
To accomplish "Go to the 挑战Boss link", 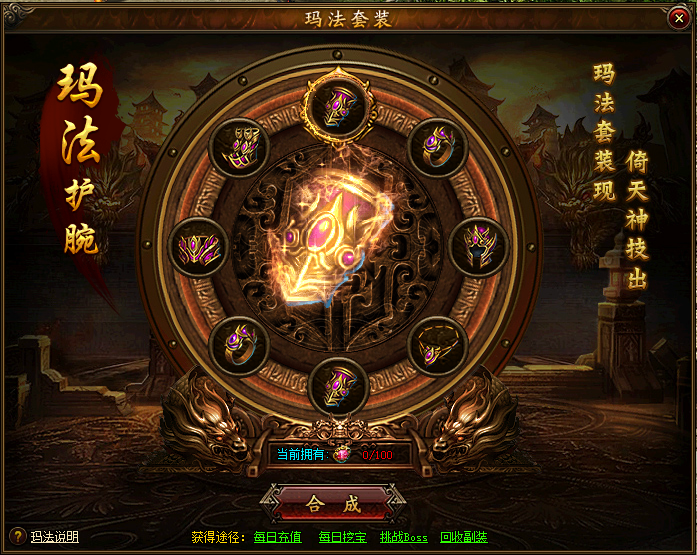I will point(403,538).
